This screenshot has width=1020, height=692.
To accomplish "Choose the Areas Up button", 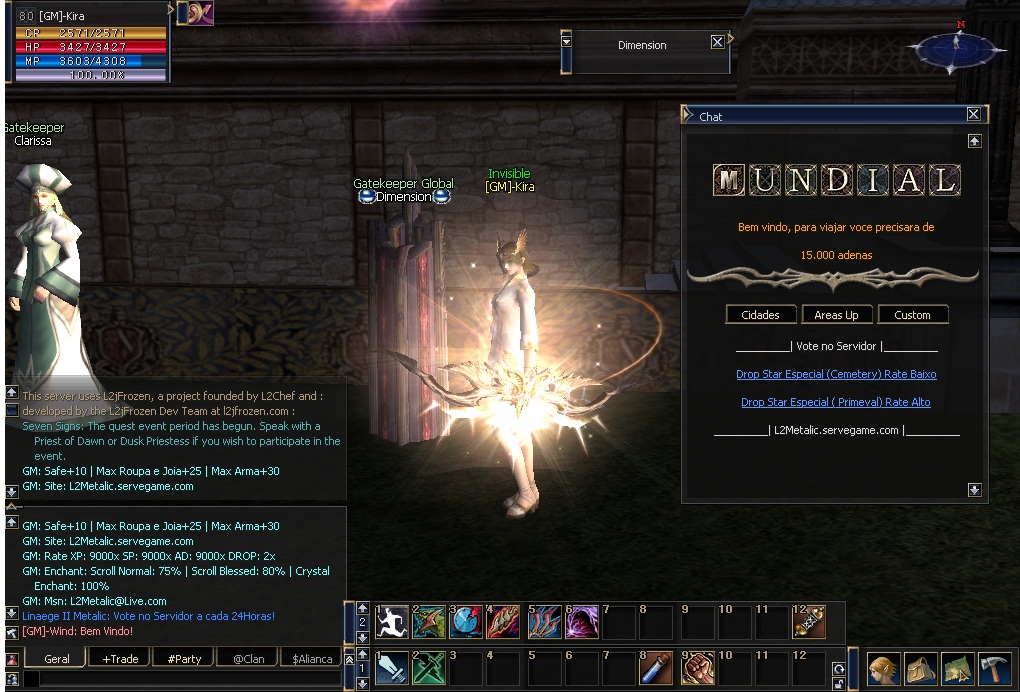I will (836, 315).
